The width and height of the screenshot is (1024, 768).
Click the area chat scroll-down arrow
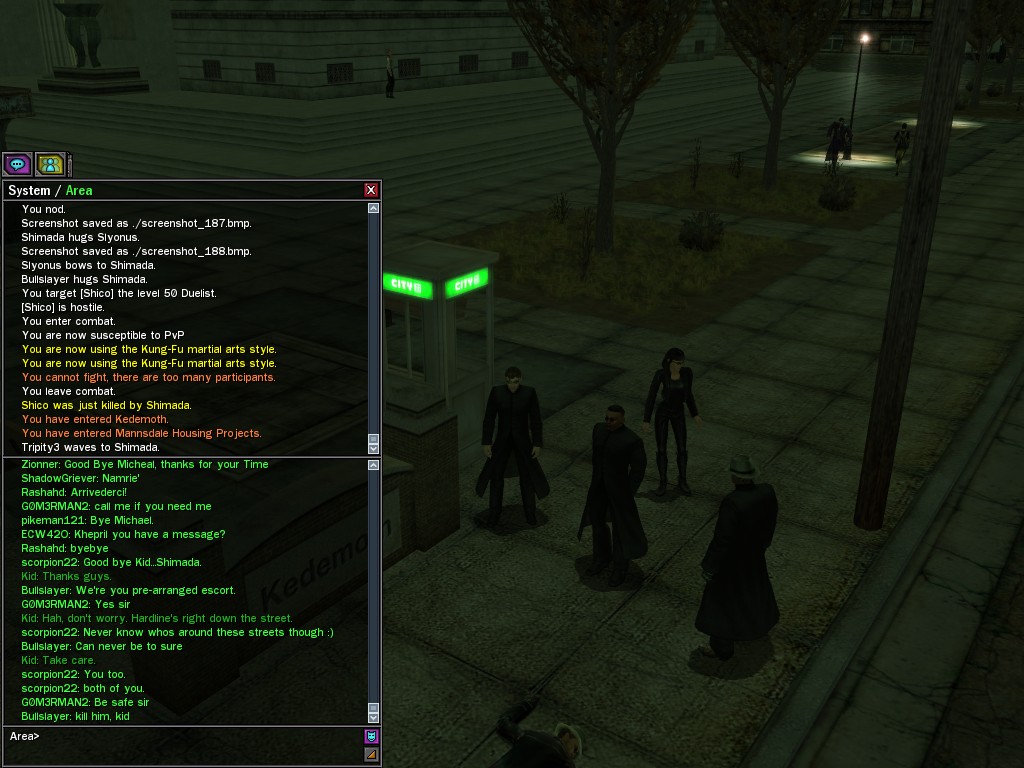[374, 717]
